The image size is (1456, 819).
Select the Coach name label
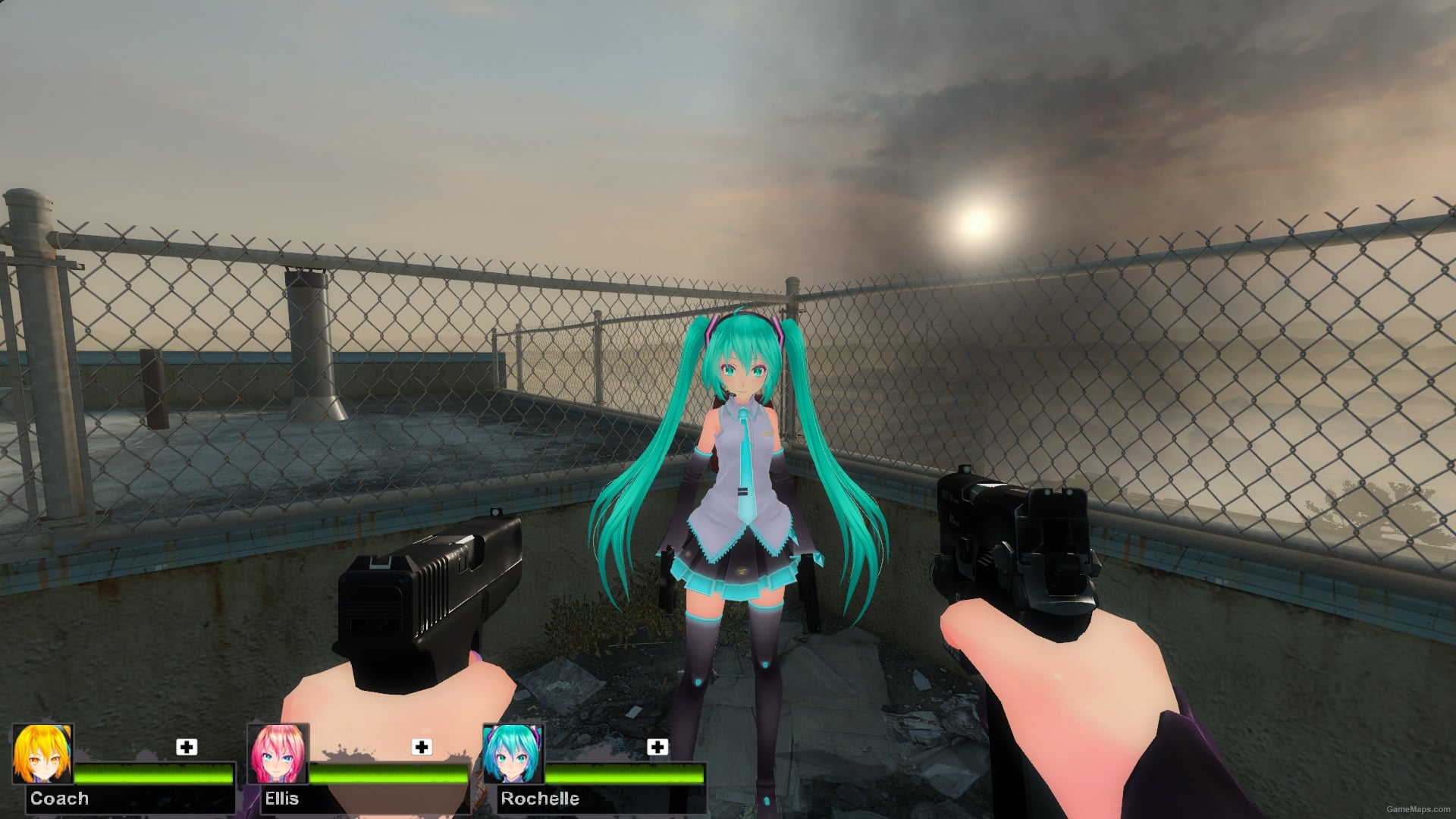click(x=61, y=799)
